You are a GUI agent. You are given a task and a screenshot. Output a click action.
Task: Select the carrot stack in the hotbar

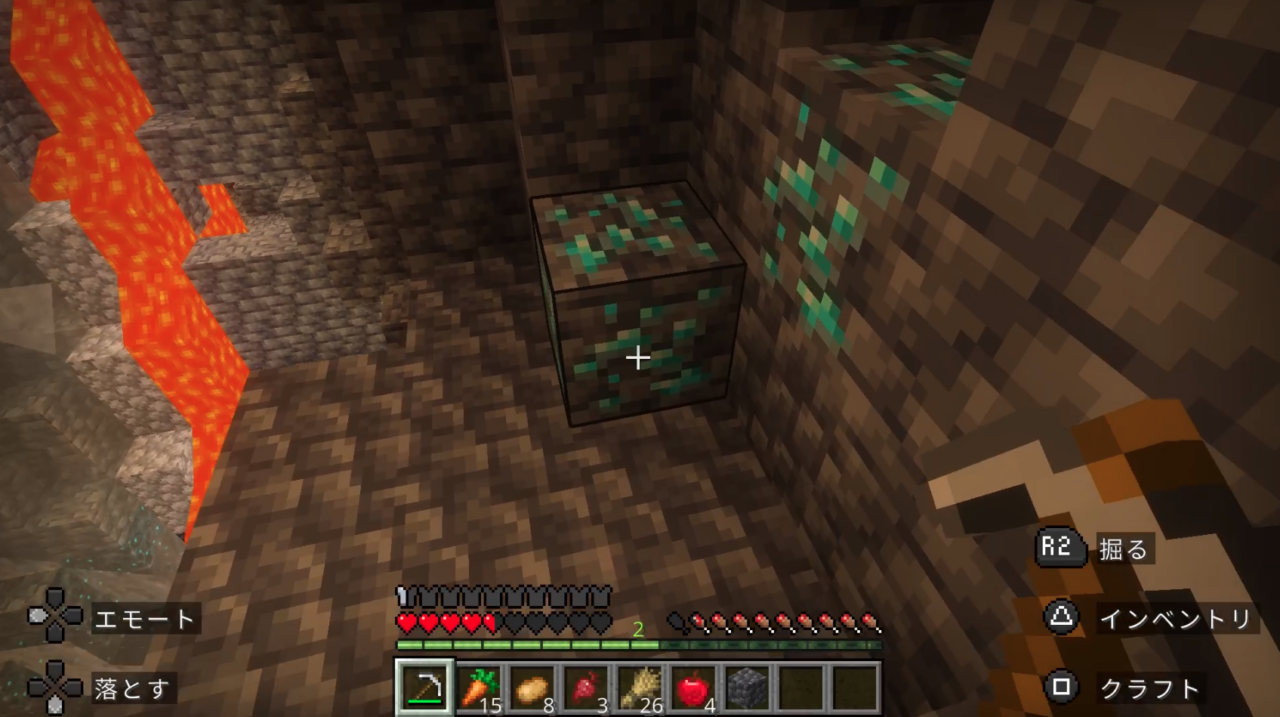479,687
